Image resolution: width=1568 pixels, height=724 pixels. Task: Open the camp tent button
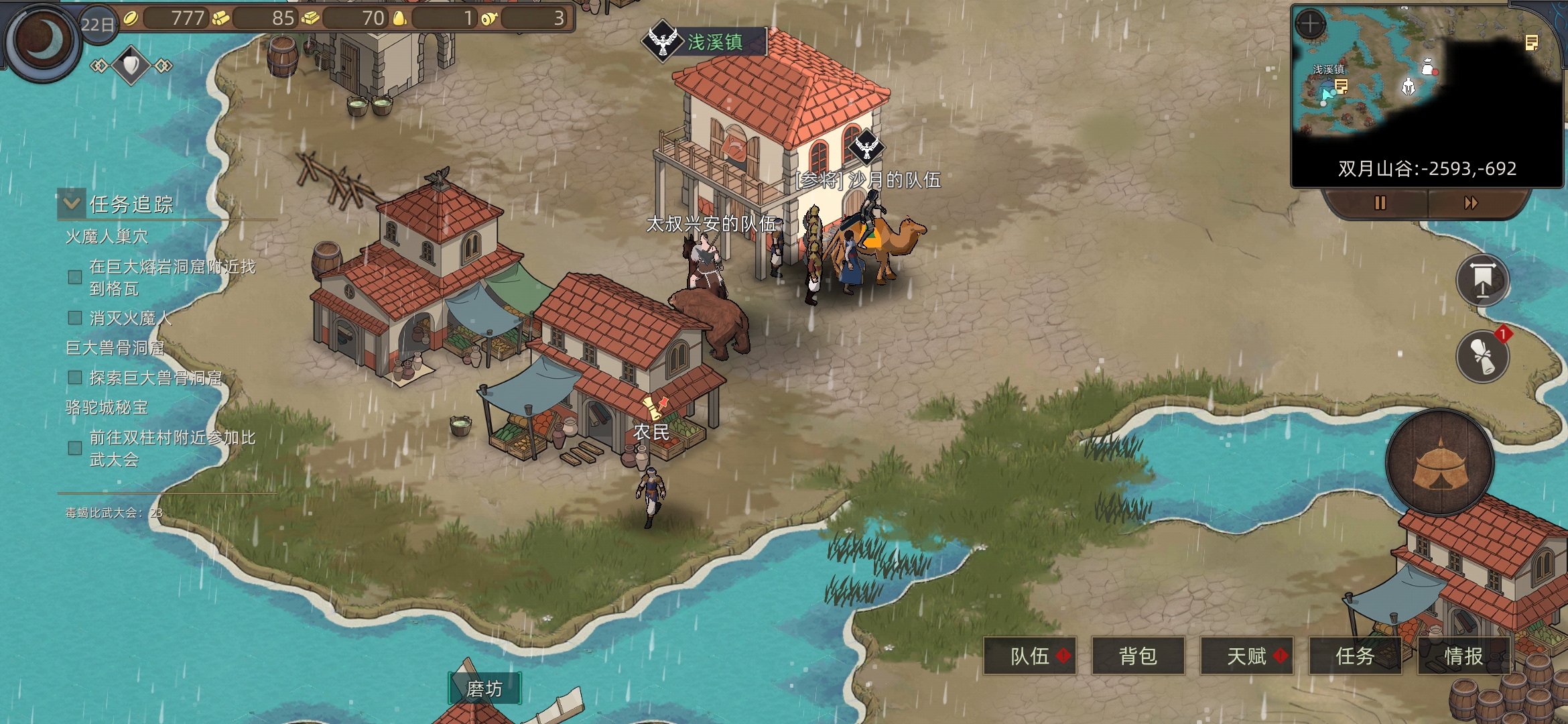[1440, 463]
